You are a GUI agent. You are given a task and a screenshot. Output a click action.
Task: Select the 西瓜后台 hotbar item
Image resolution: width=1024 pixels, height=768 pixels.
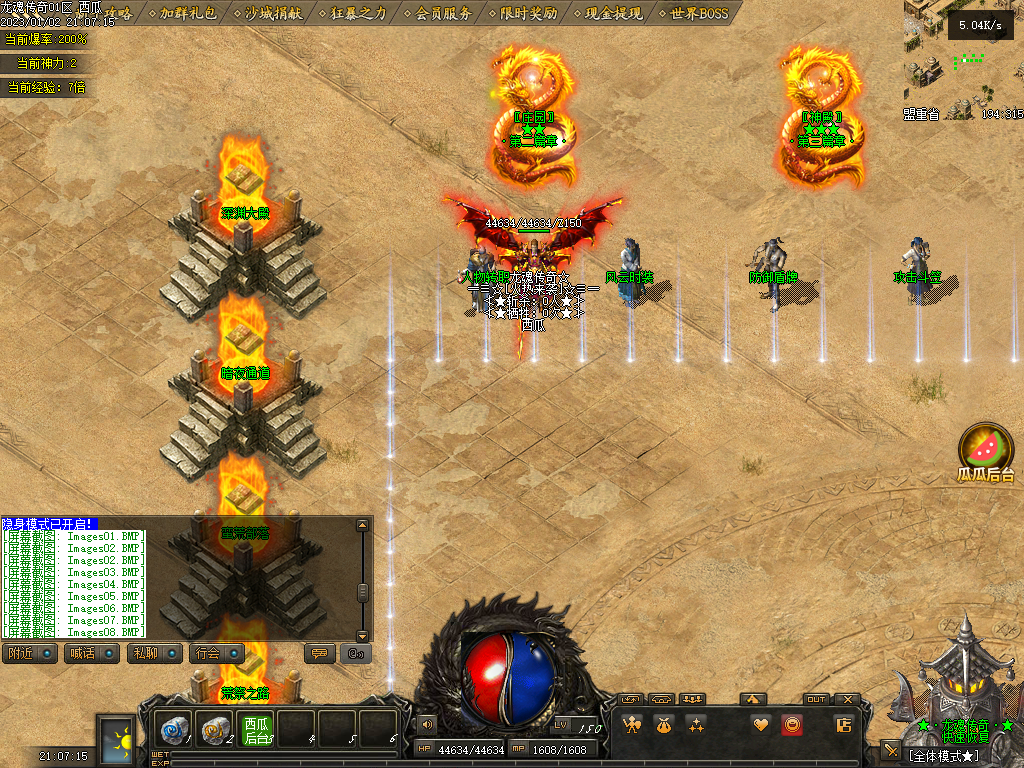(x=257, y=731)
